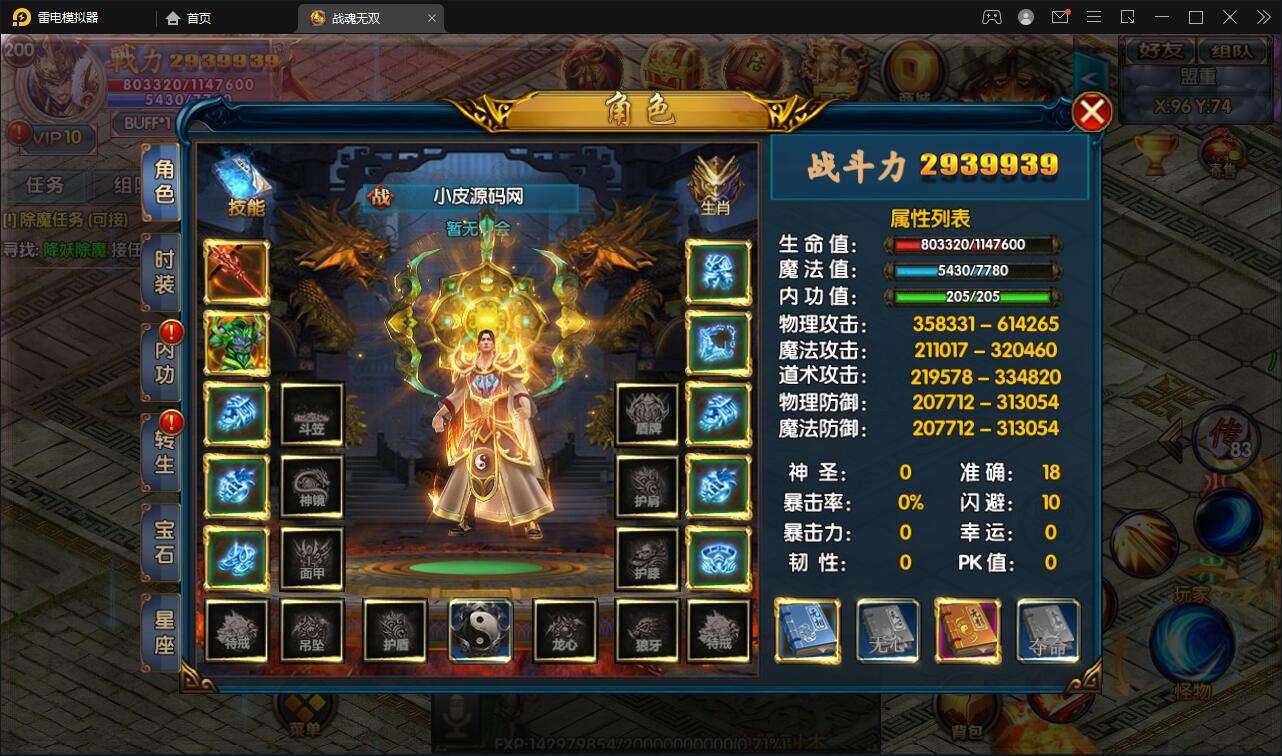Select the blue skill book
1282x756 pixels.
807,631
